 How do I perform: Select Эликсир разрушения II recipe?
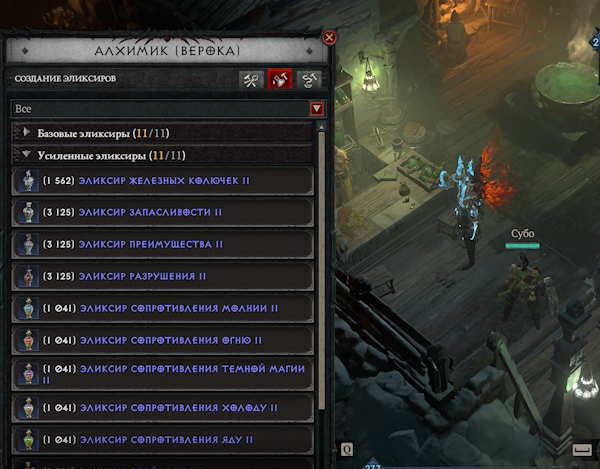pyautogui.click(x=163, y=276)
